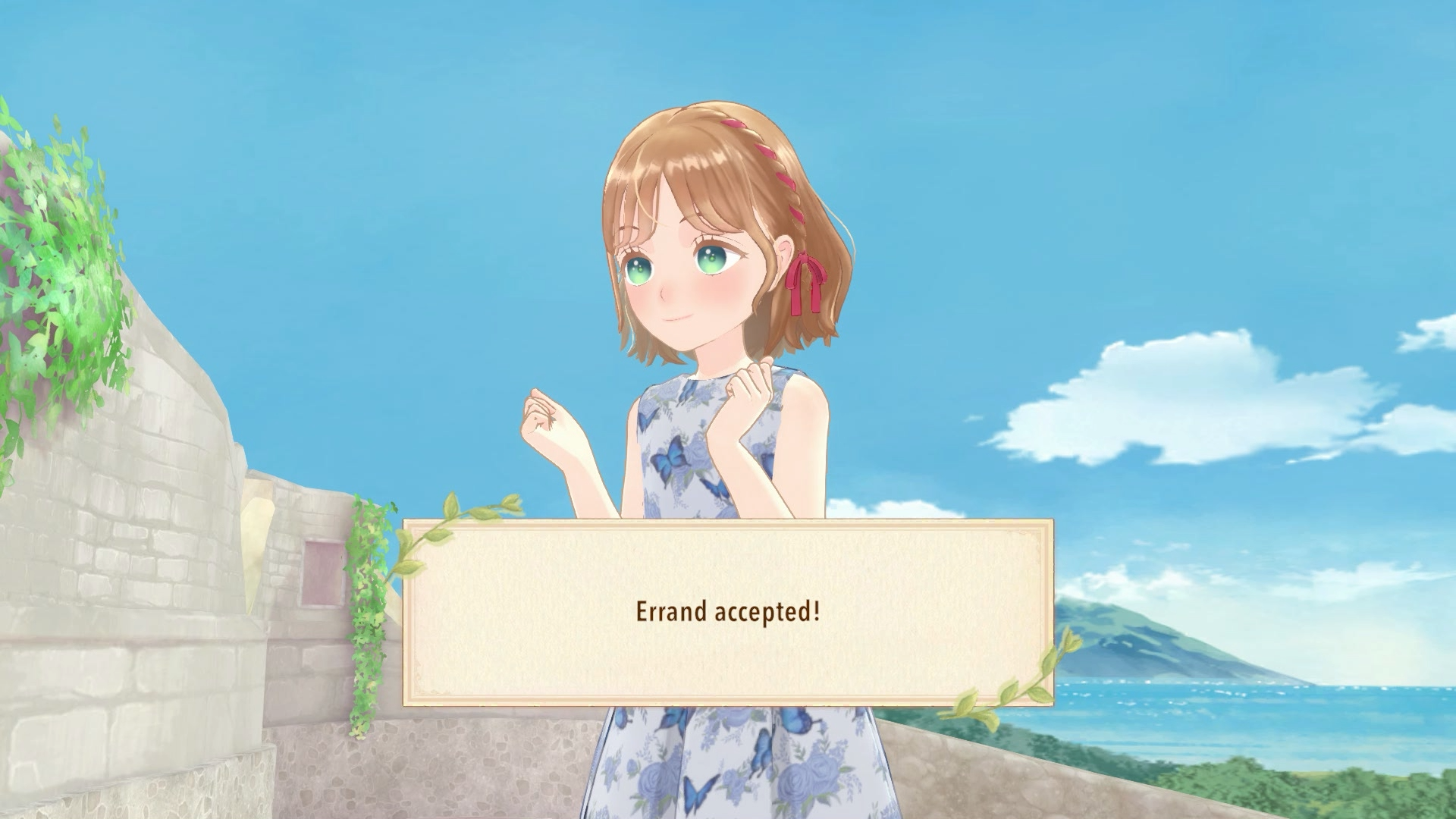The width and height of the screenshot is (1456, 819).
Task: Dismiss the Errand accepted message box
Action: tap(728, 613)
